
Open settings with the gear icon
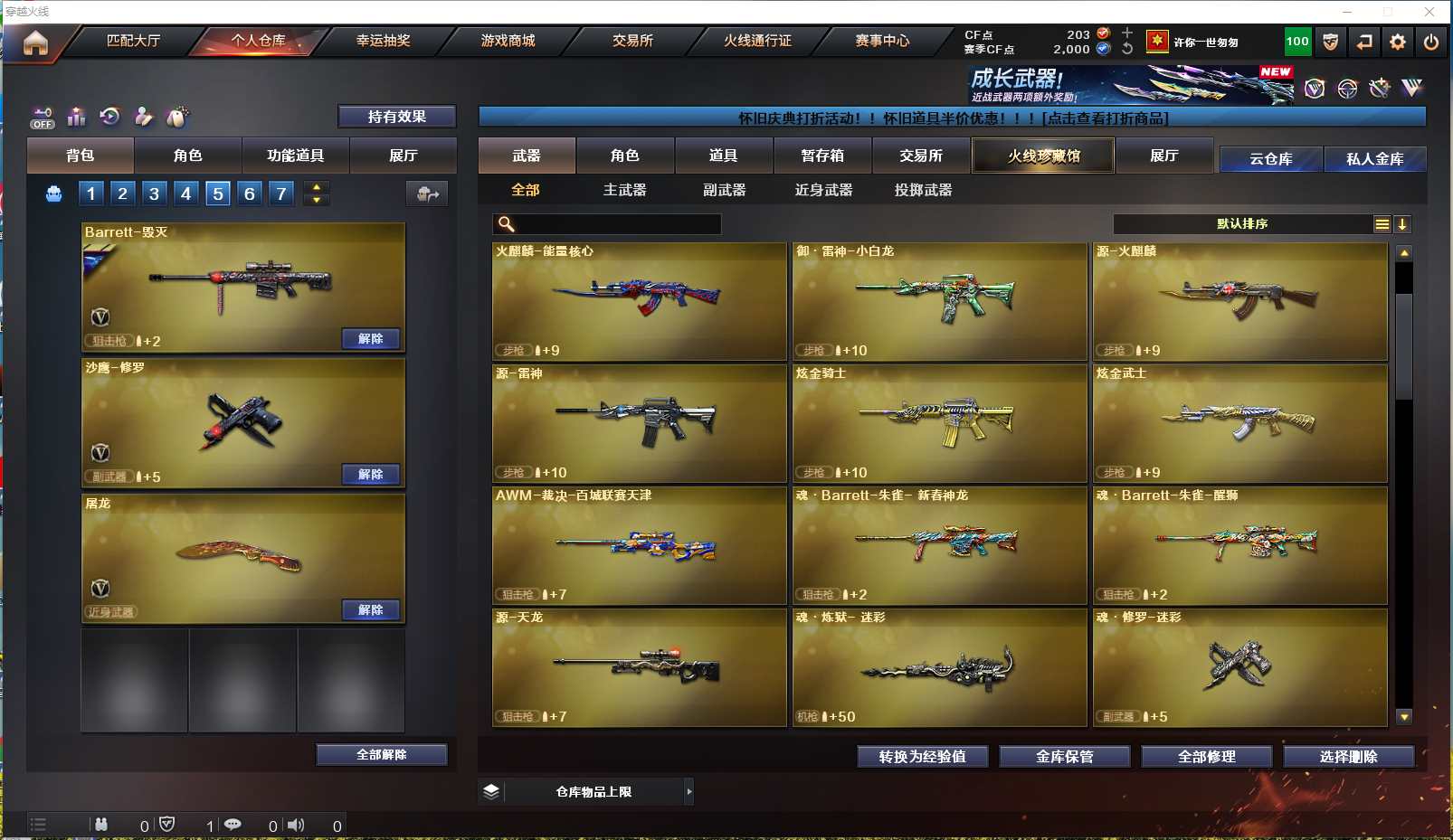tap(1398, 42)
